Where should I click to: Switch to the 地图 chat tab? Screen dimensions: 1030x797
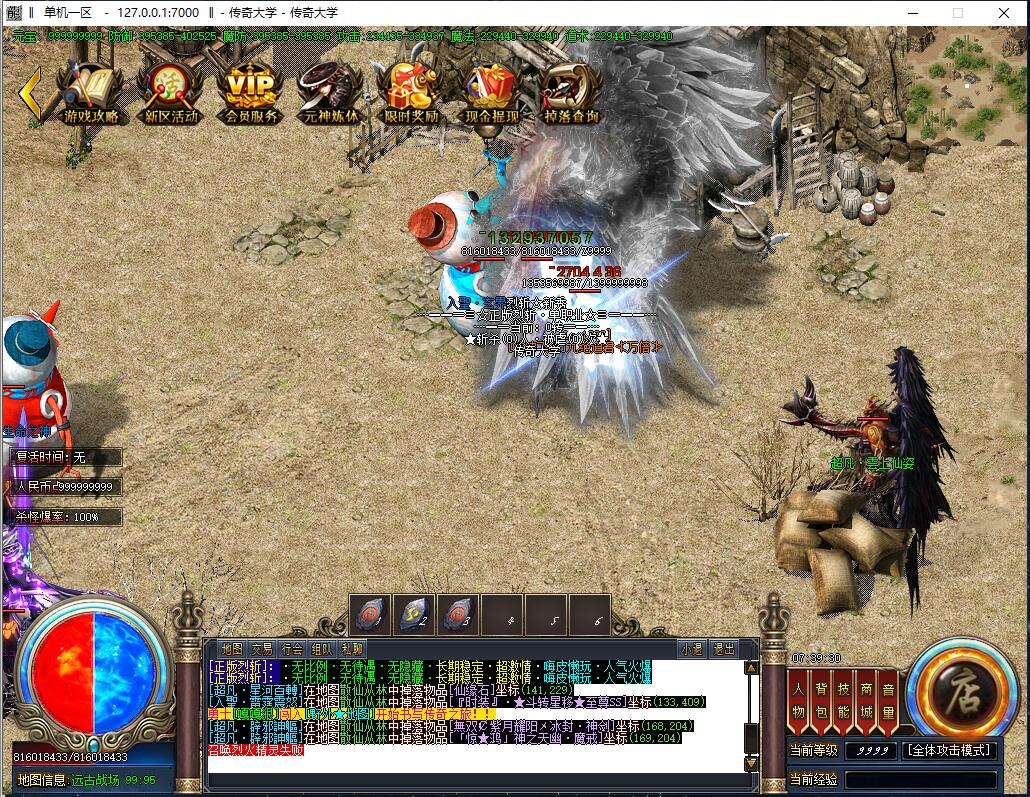click(x=232, y=648)
